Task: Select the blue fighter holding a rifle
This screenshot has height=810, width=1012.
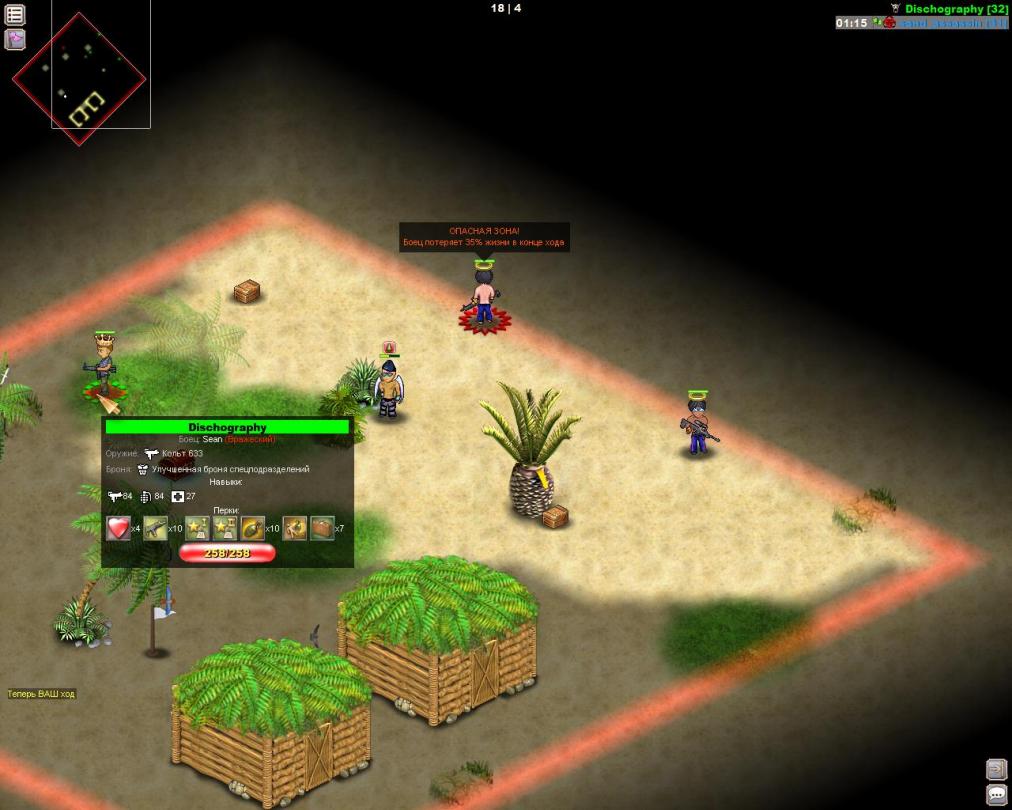Action: tap(697, 424)
